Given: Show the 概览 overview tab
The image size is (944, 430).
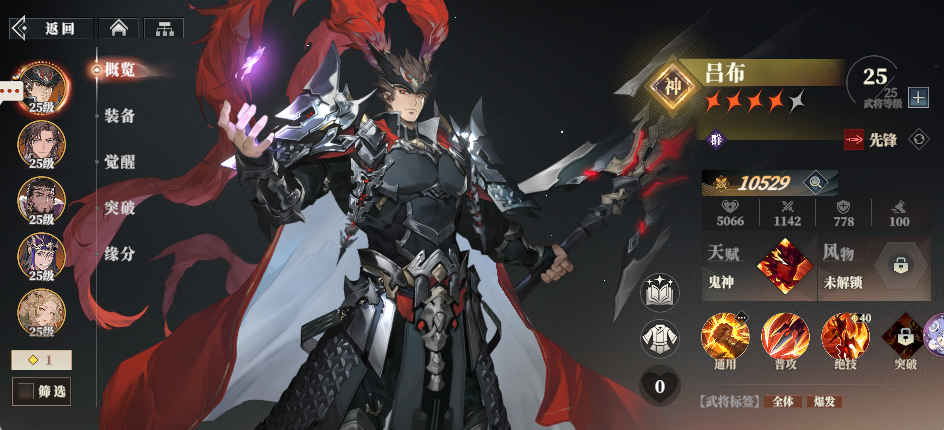Looking at the screenshot, I should (x=120, y=70).
